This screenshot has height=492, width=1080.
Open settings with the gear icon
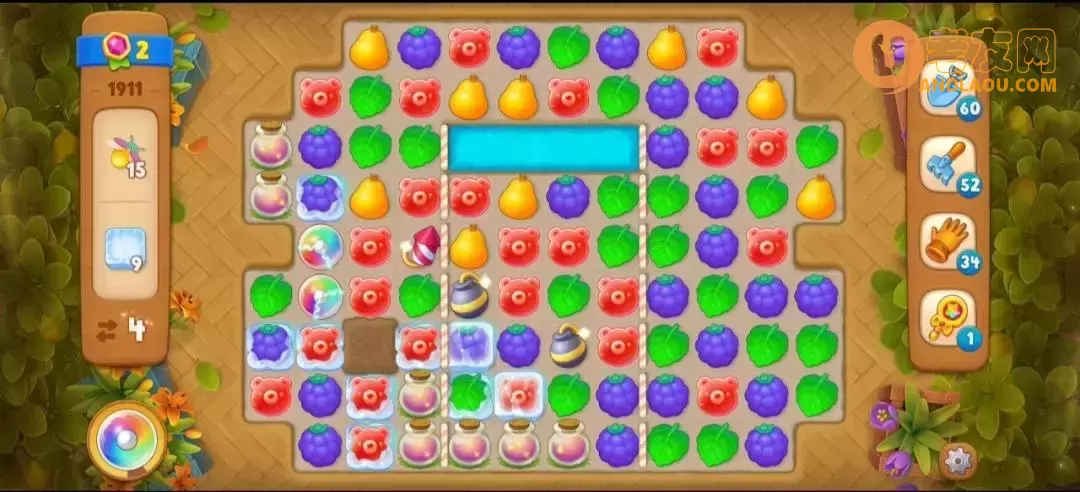(x=957, y=461)
